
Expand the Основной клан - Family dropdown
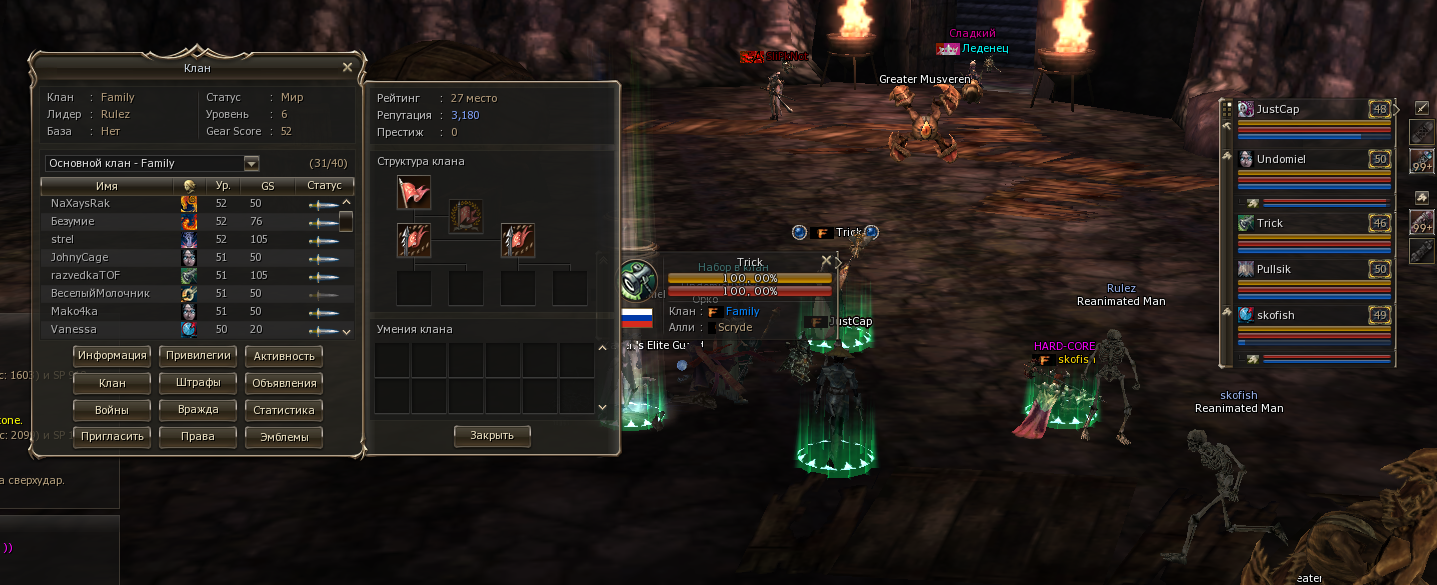[x=252, y=164]
